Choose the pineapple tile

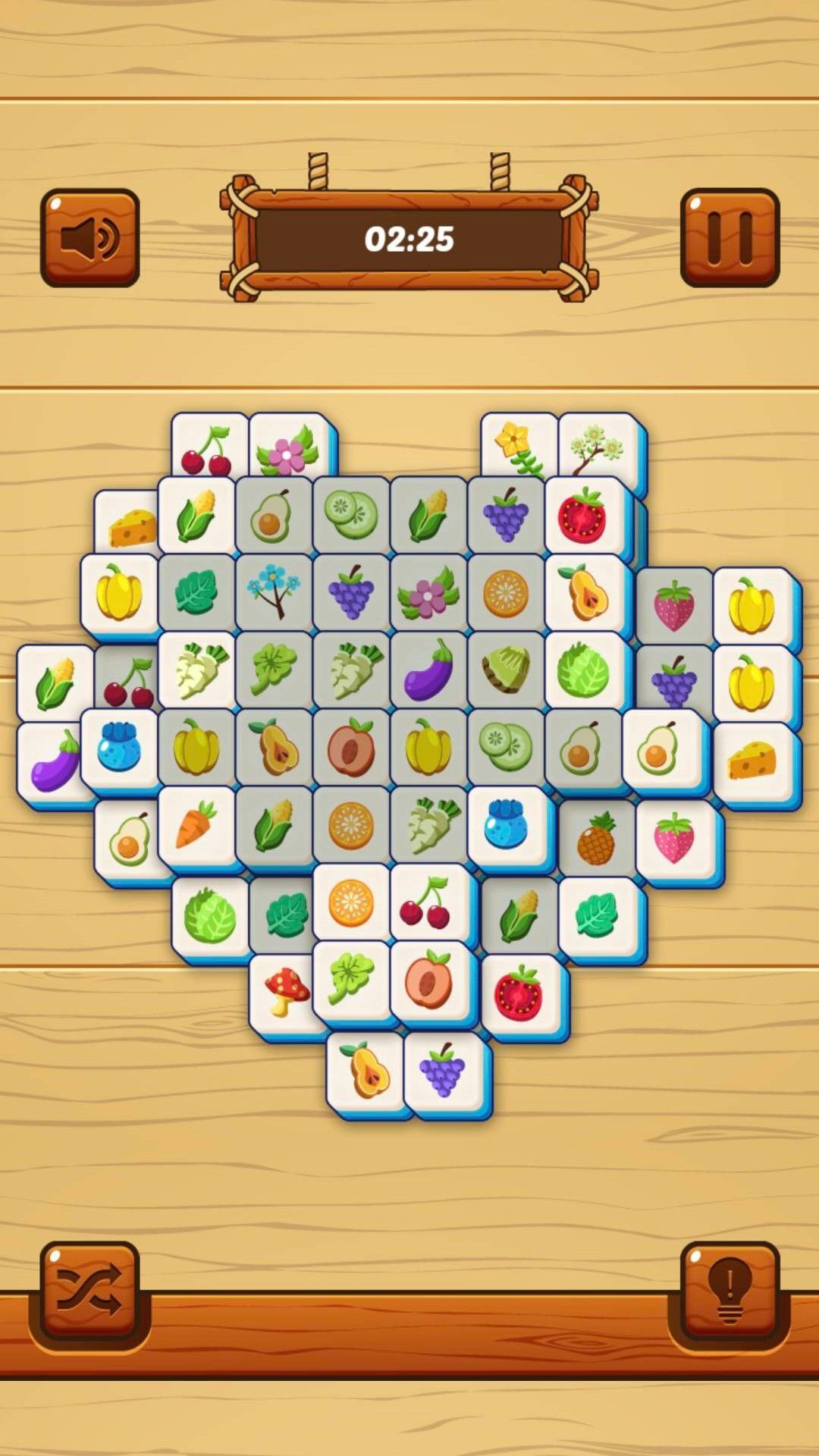[x=596, y=839]
